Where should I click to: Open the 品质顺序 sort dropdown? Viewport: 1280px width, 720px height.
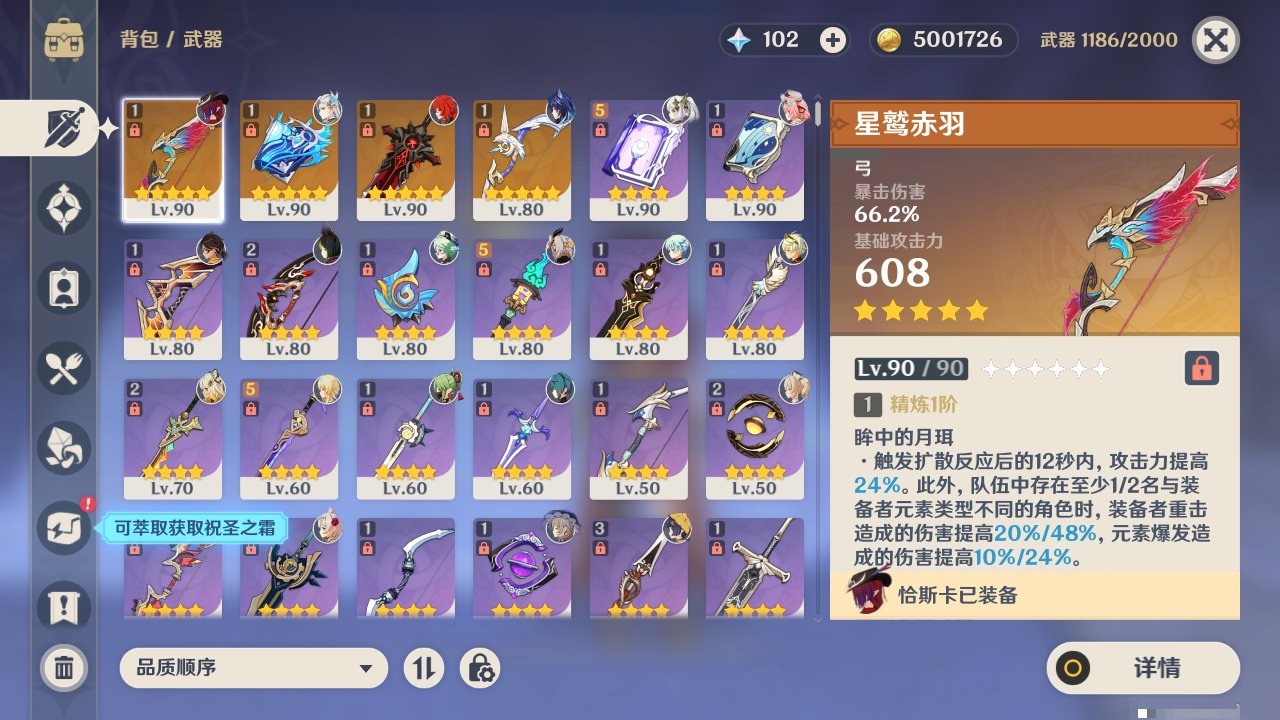coord(253,668)
